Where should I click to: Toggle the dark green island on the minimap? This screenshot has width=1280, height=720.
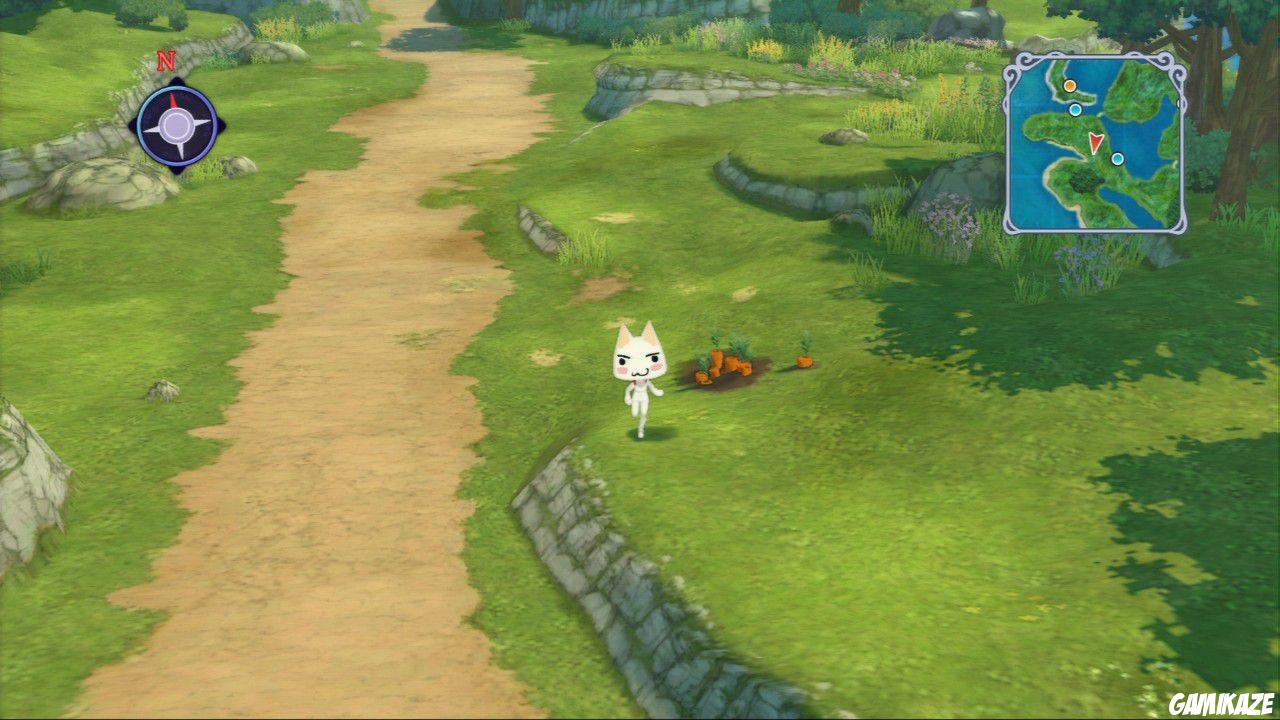(x=1083, y=180)
